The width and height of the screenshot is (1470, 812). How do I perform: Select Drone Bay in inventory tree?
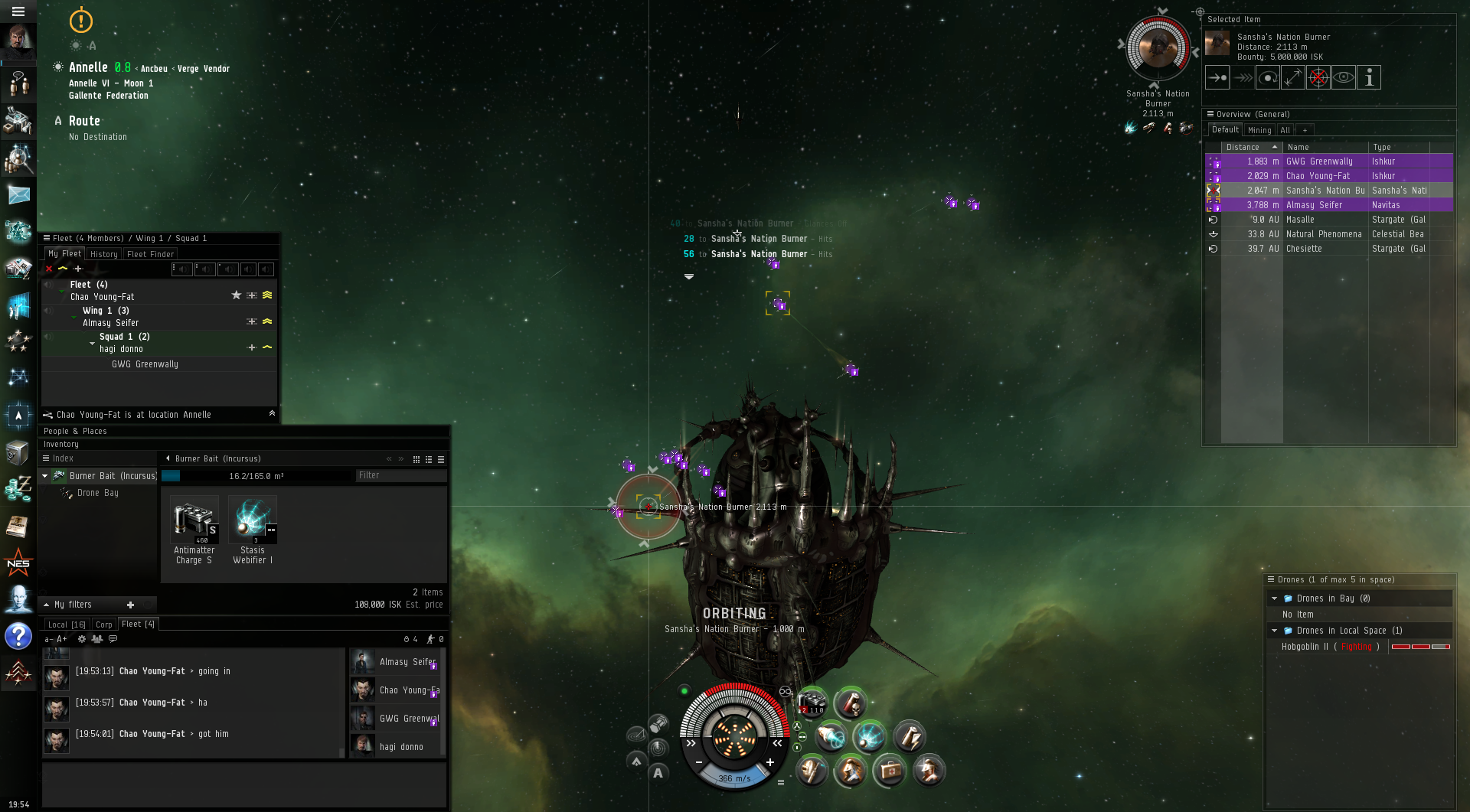97,493
